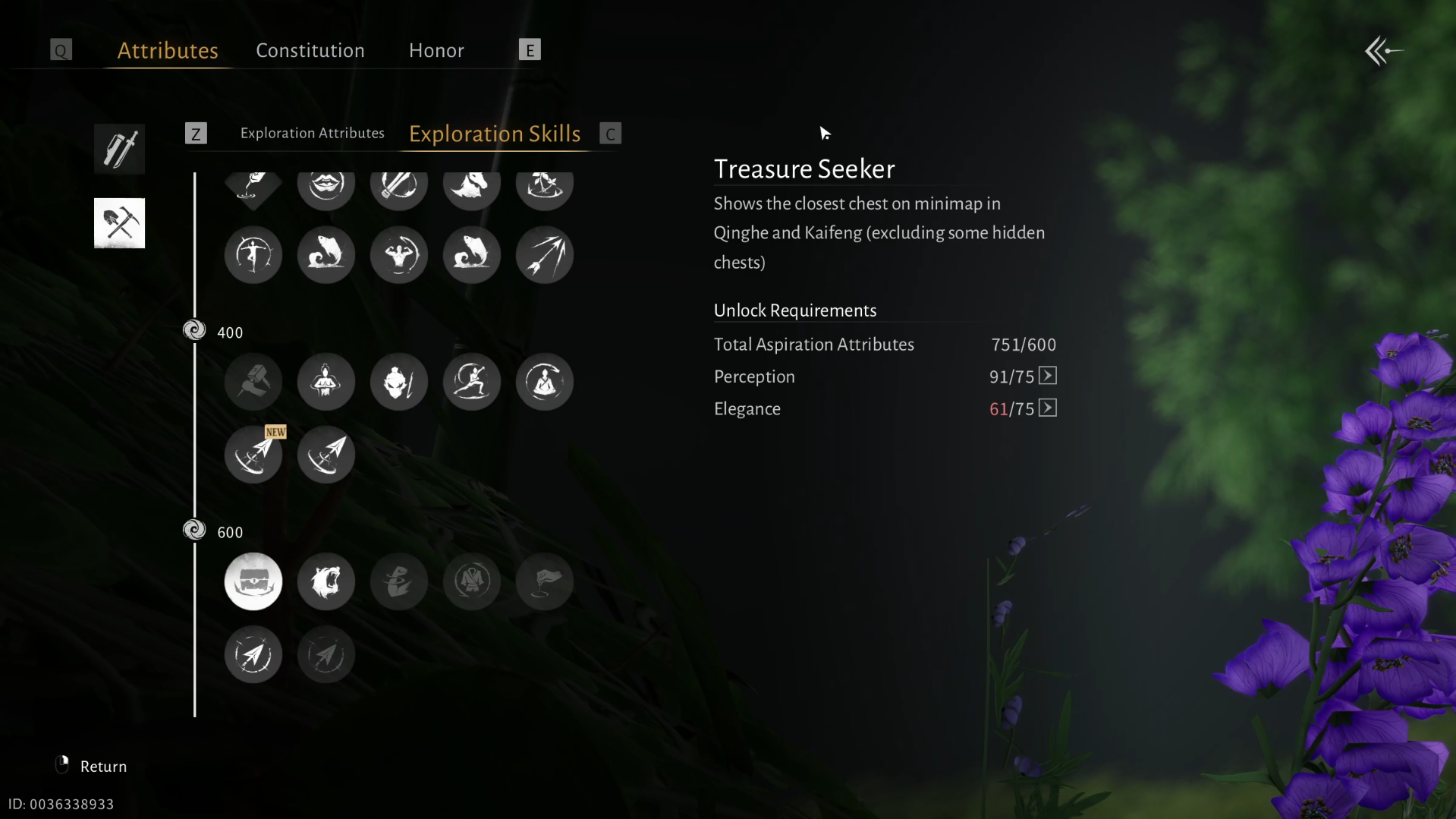Select the leaping fish skill icon
The height and width of the screenshot is (819, 1456).
326,254
